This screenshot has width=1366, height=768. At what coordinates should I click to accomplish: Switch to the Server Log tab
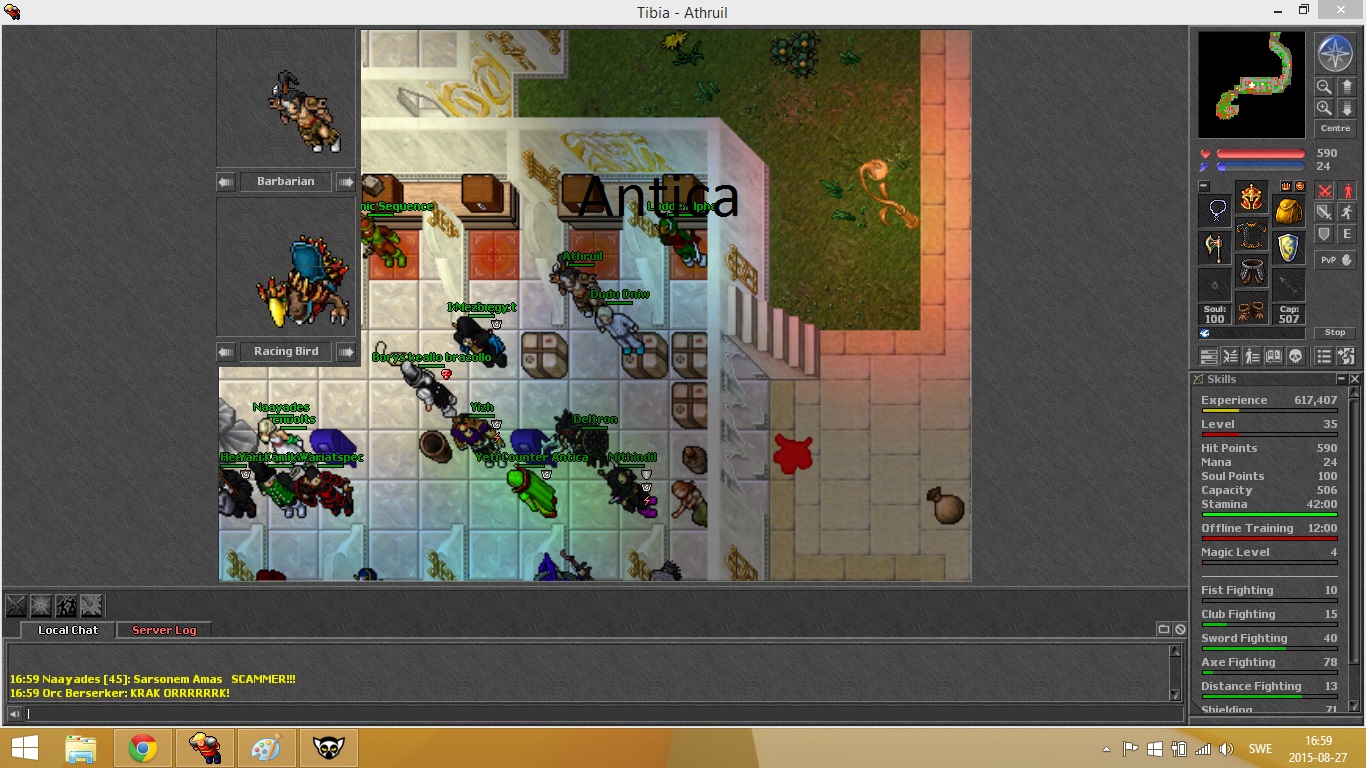164,630
